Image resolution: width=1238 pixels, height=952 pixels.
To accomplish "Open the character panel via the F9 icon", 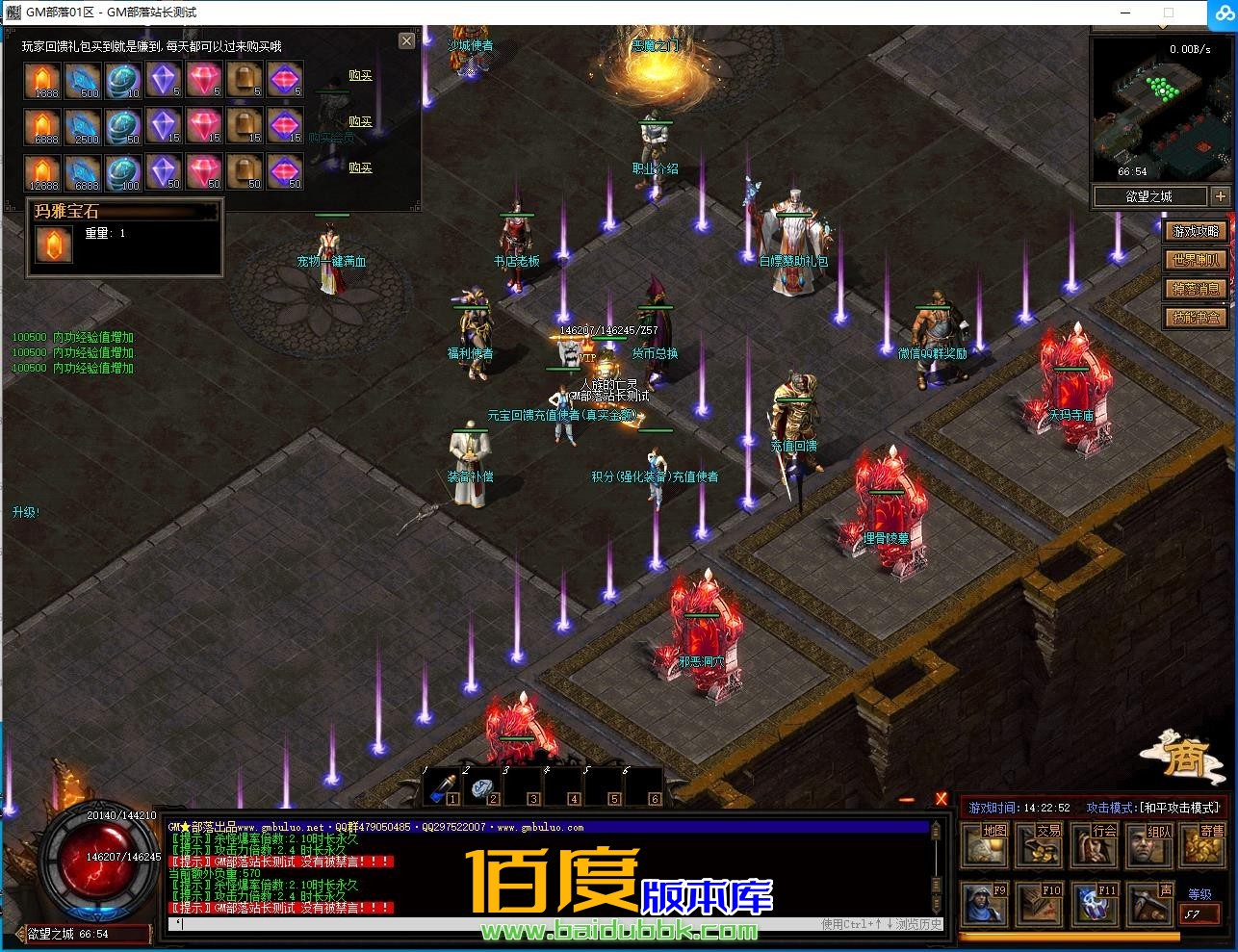I will click(x=984, y=905).
